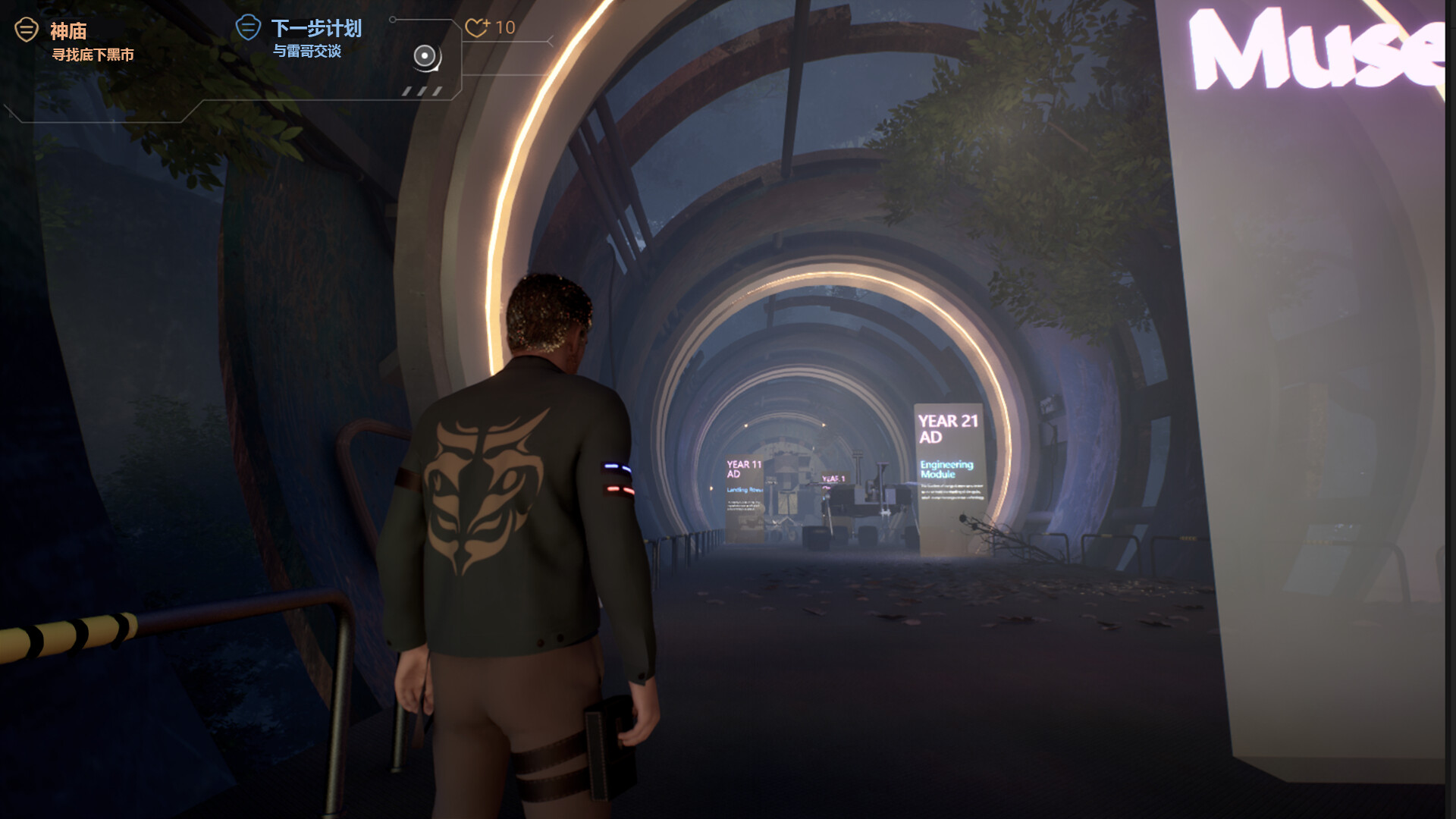Select the YEAR 11 AD exhibit sign
The width and height of the screenshot is (1456, 819).
744,466
